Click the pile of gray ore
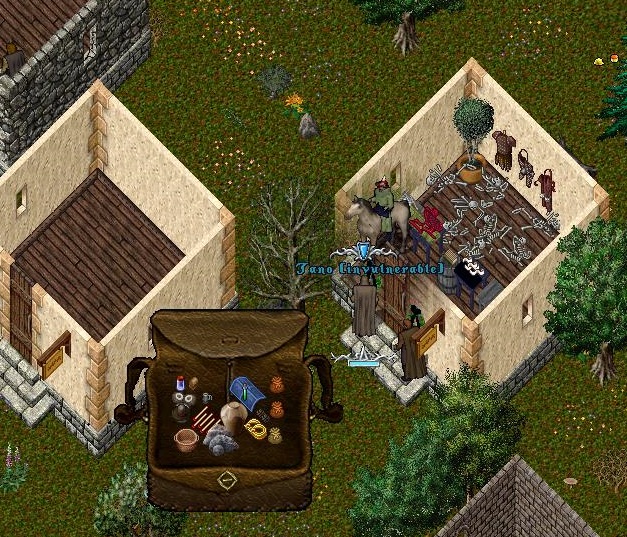627x537 pixels. click(x=220, y=441)
